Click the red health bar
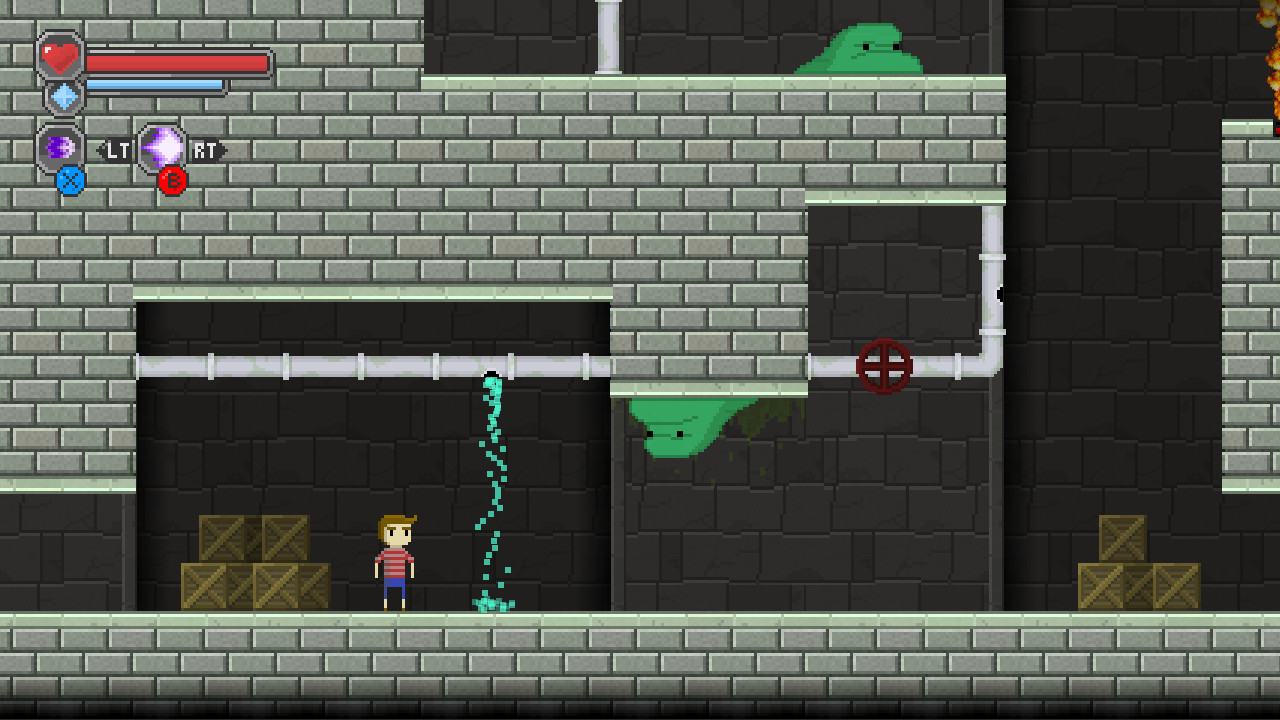 pyautogui.click(x=175, y=62)
